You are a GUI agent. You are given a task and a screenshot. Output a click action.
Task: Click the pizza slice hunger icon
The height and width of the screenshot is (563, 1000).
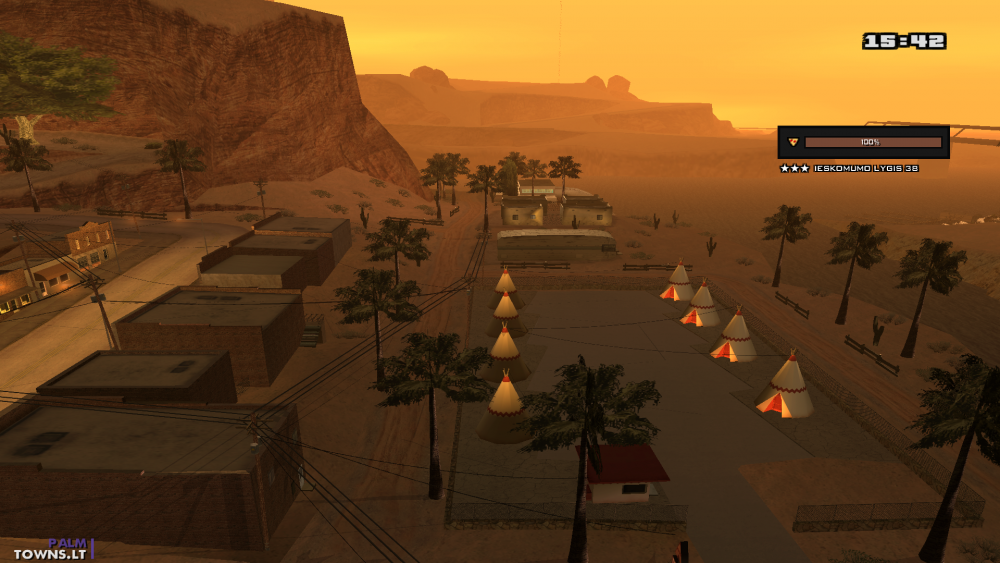(793, 142)
